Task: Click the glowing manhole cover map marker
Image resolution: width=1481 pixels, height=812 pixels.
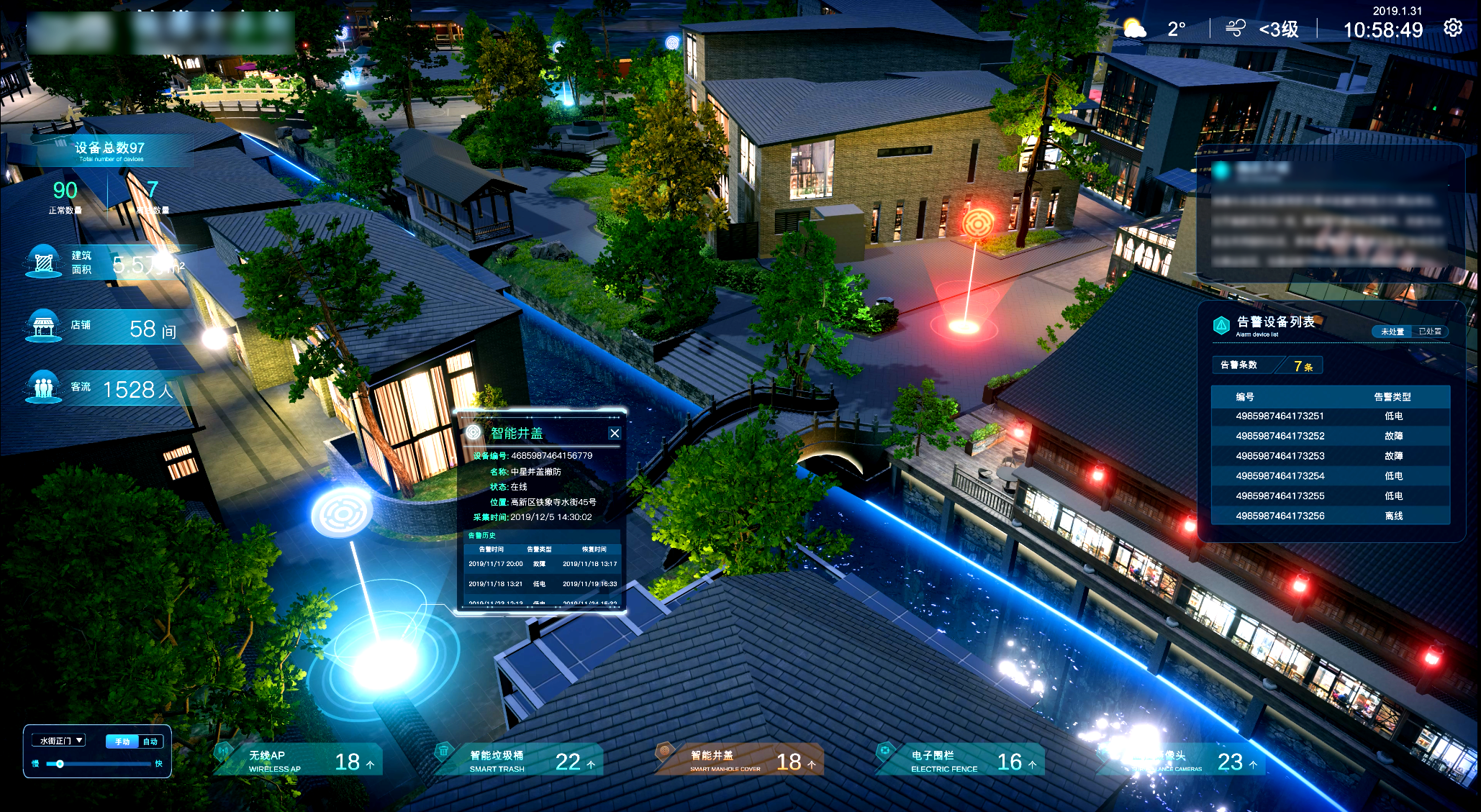Action: coord(341,513)
